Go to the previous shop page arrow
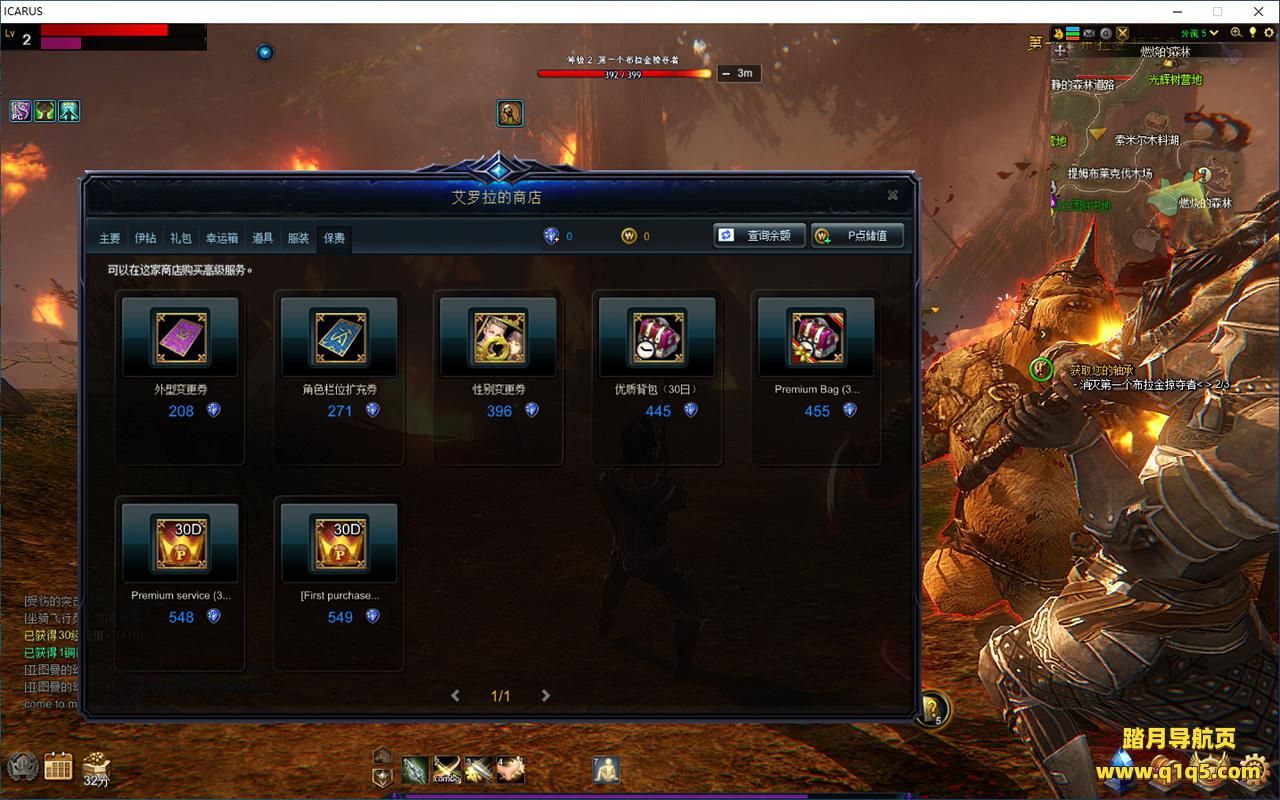The image size is (1280, 800). pos(456,696)
